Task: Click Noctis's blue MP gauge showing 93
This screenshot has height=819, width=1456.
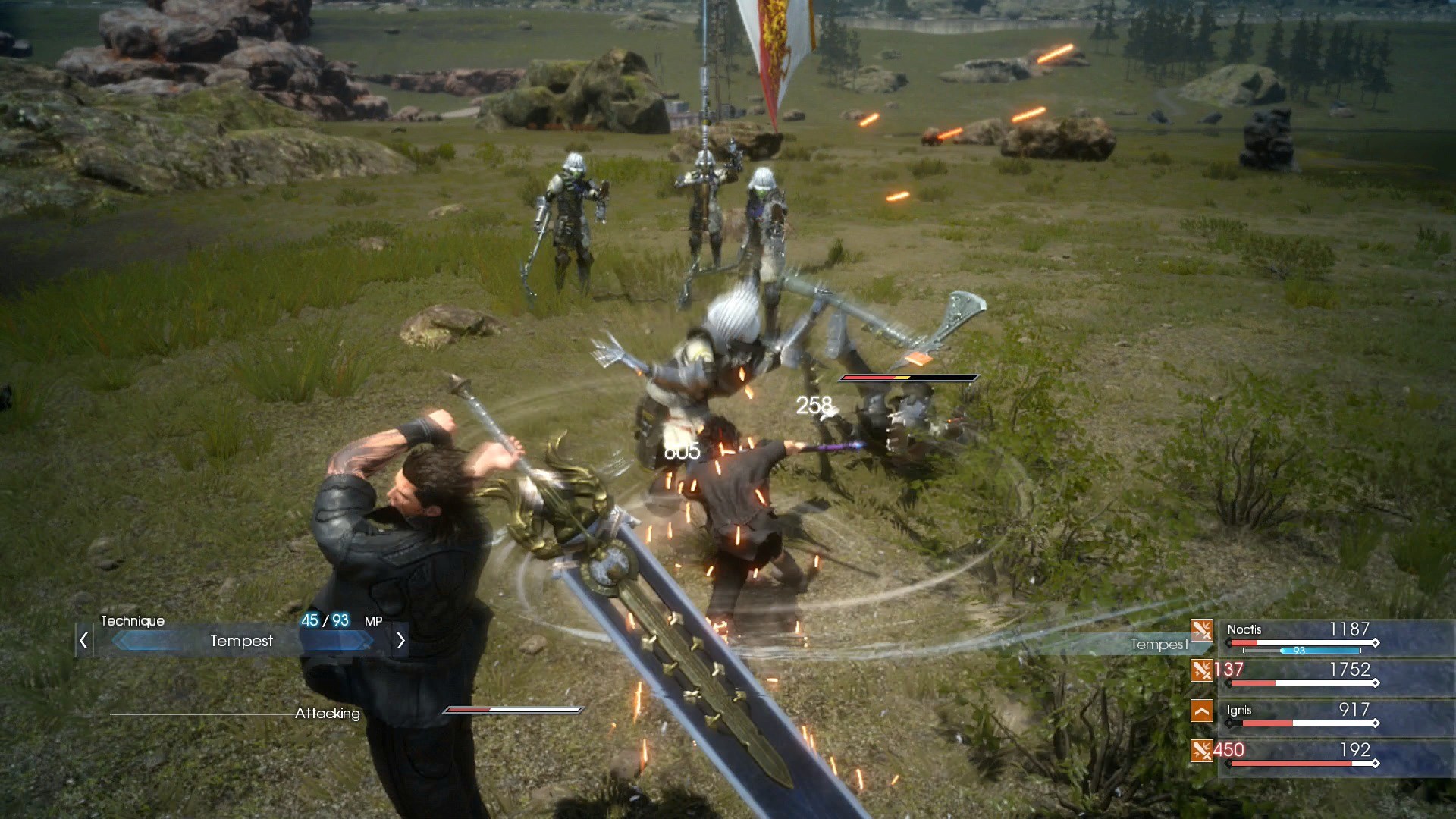Action: coord(1319,649)
